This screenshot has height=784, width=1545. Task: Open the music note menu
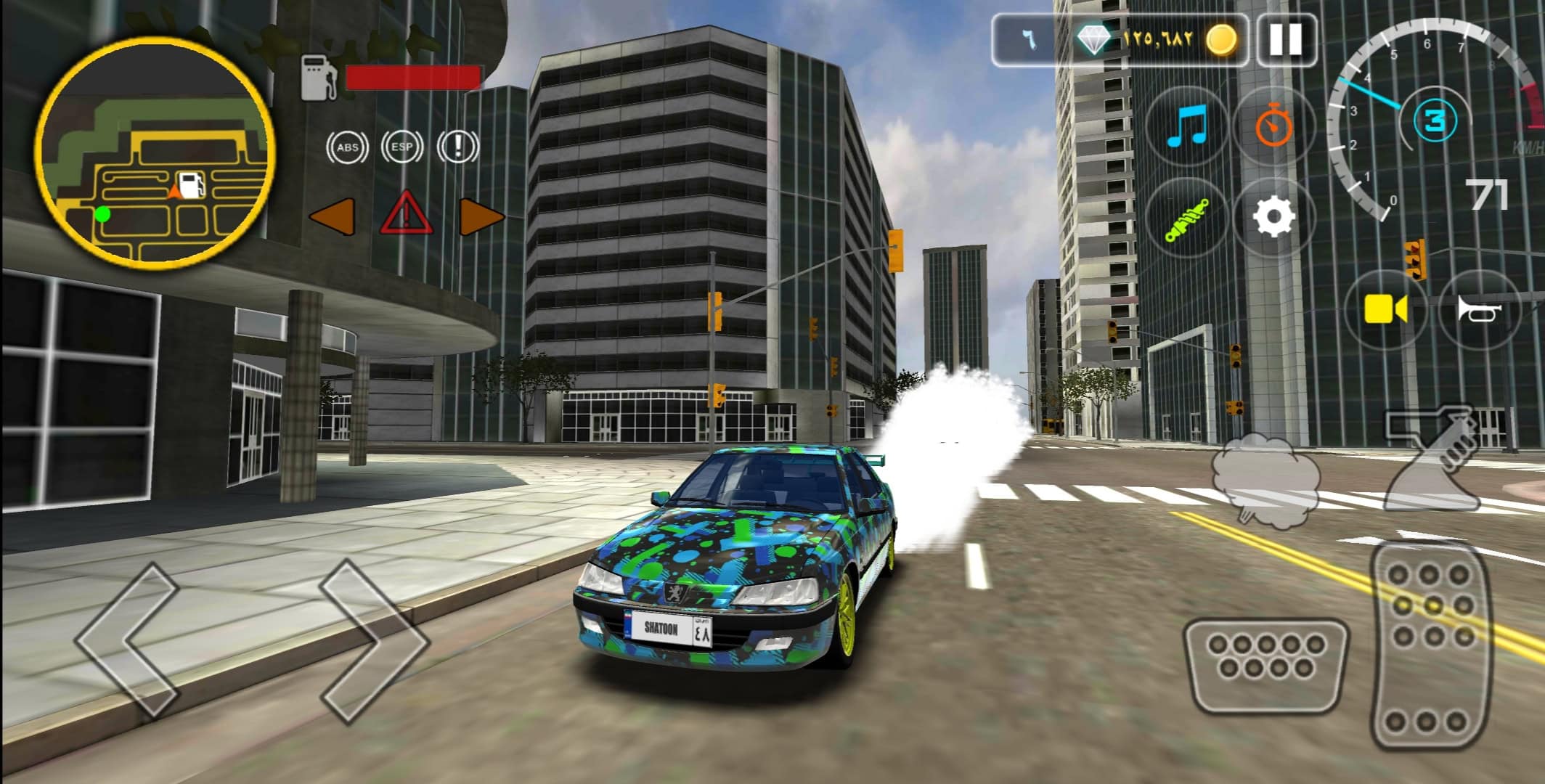point(1186,126)
